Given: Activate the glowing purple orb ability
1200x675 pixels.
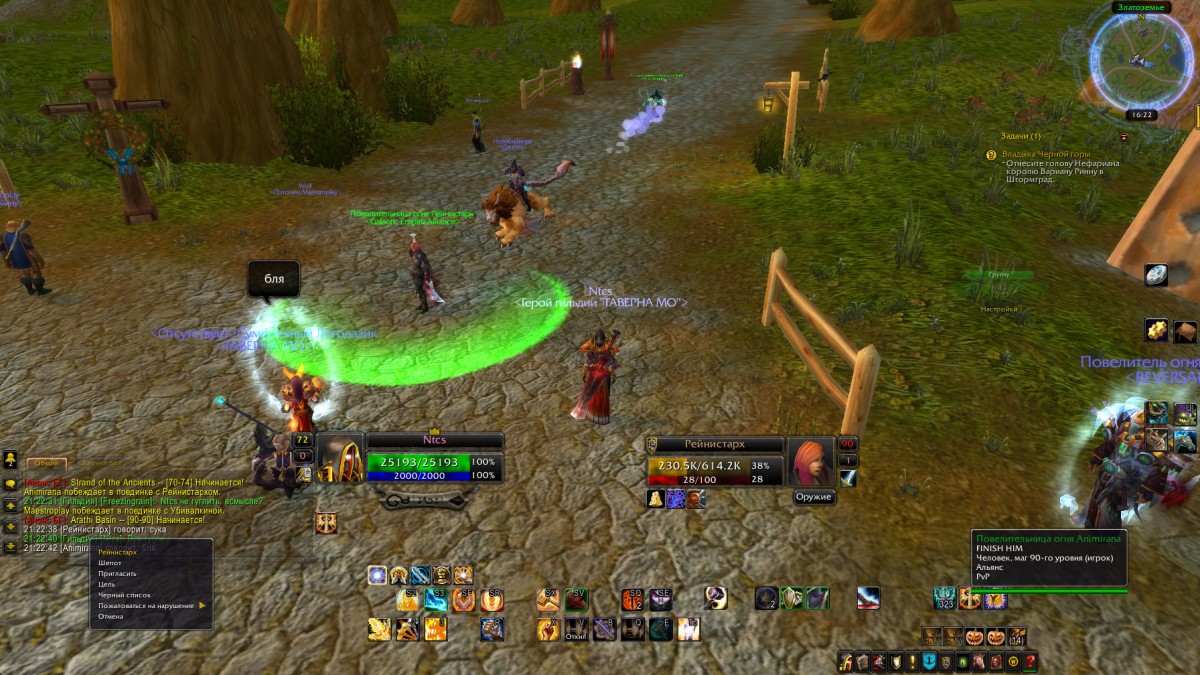Looking at the screenshot, I should [377, 575].
